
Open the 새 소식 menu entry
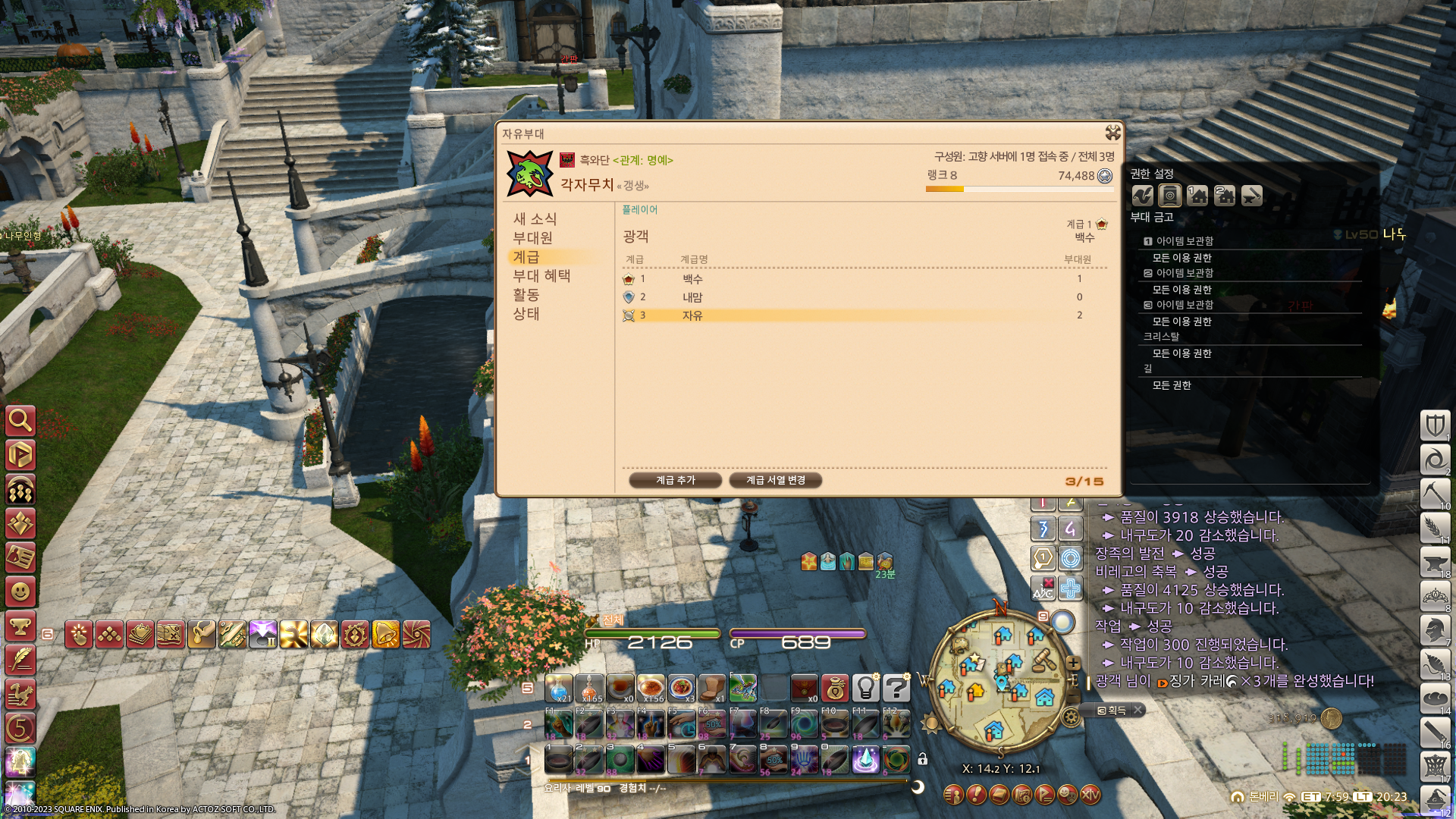pos(535,219)
